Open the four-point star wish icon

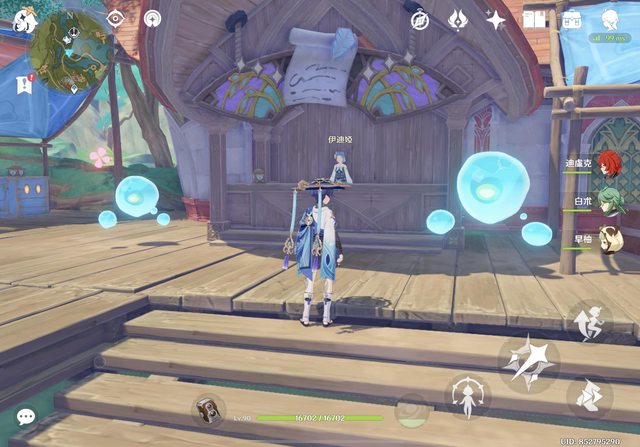(495, 20)
